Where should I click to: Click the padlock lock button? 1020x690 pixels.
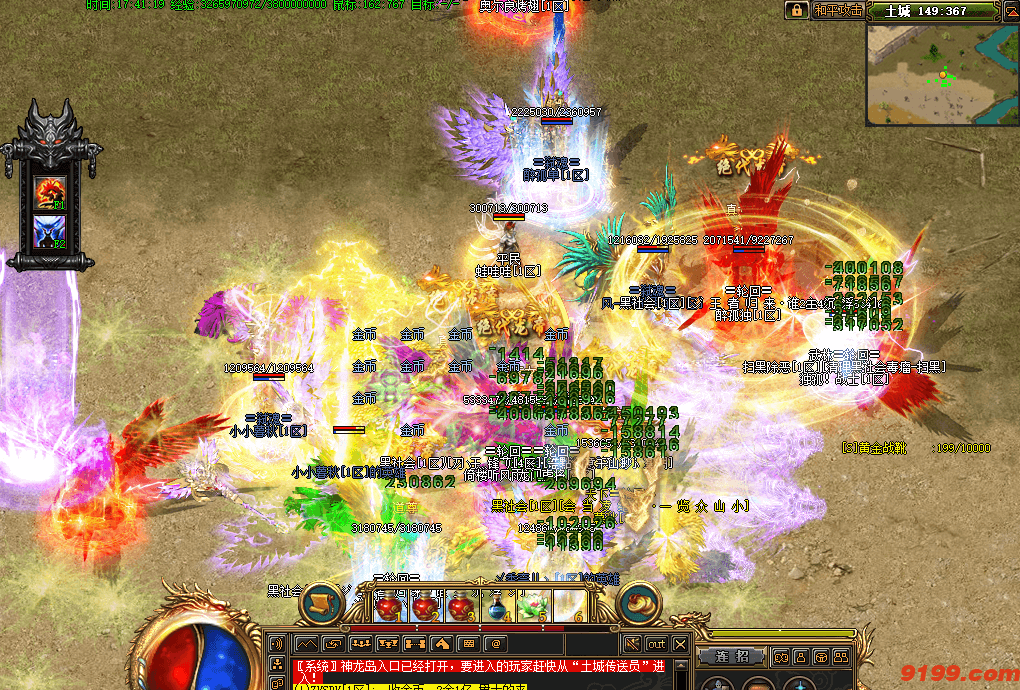(797, 10)
